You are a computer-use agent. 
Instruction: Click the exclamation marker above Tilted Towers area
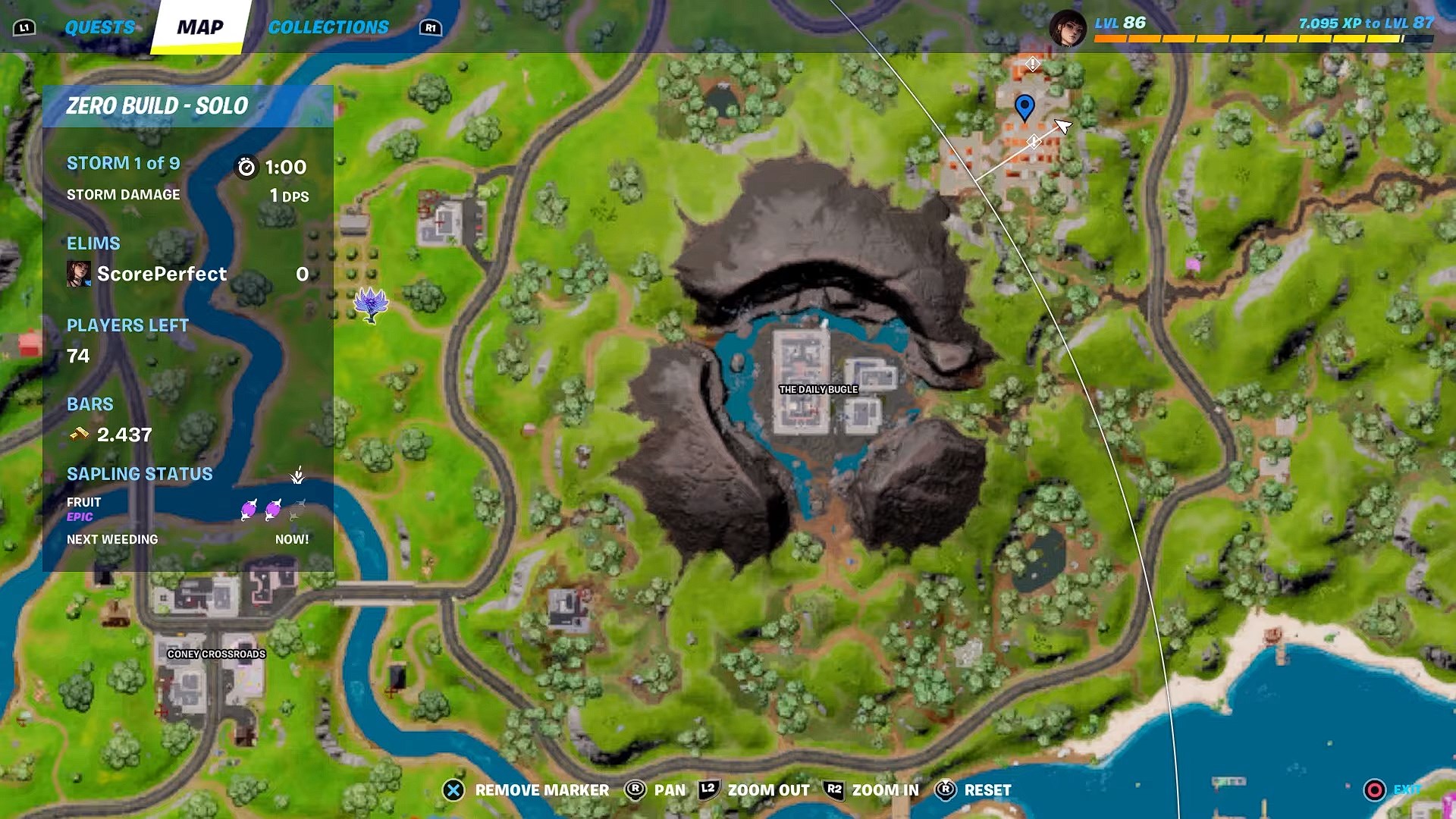1031,64
